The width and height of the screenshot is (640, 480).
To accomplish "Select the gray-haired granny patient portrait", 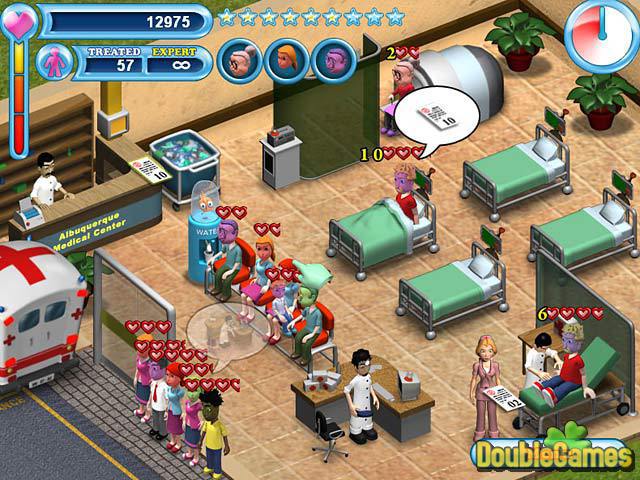I will 240,61.
